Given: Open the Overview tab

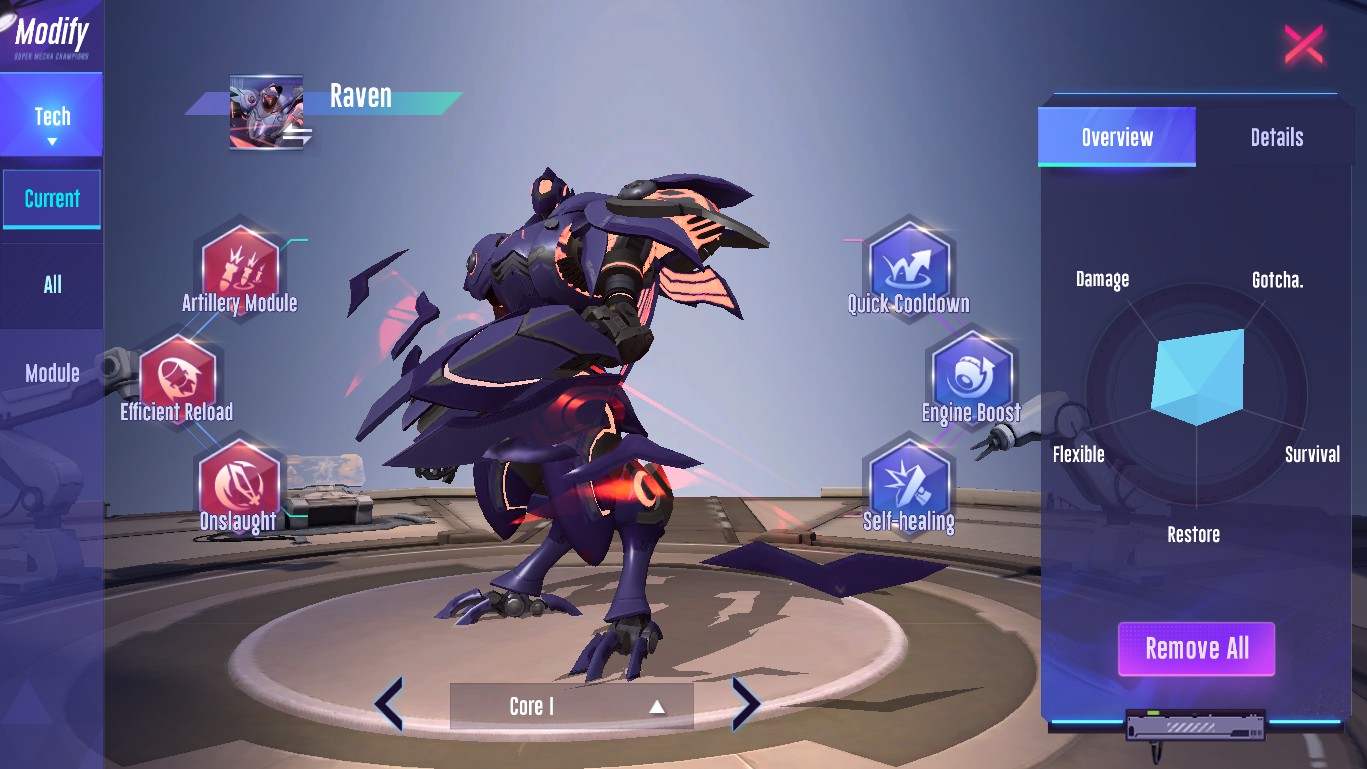Looking at the screenshot, I should tap(1117, 137).
